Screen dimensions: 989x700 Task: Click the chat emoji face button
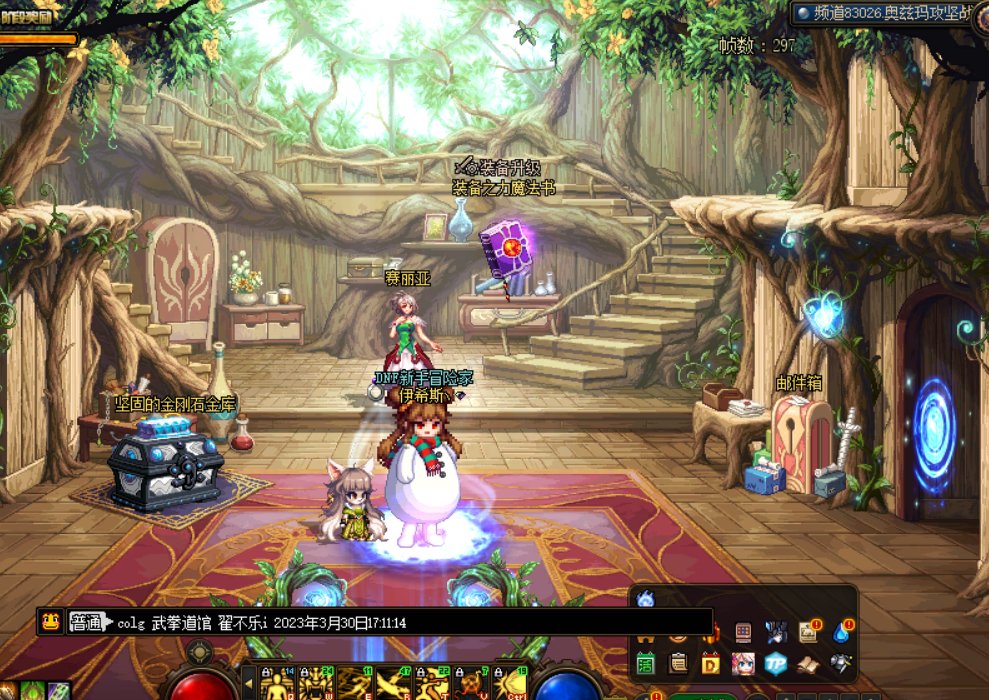tap(48, 621)
